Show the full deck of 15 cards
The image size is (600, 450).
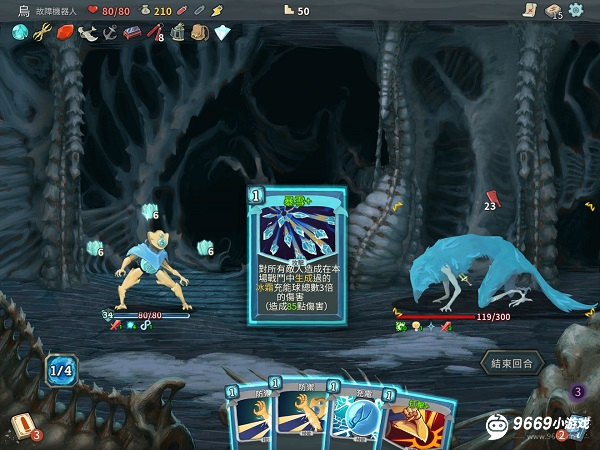[x=554, y=10]
